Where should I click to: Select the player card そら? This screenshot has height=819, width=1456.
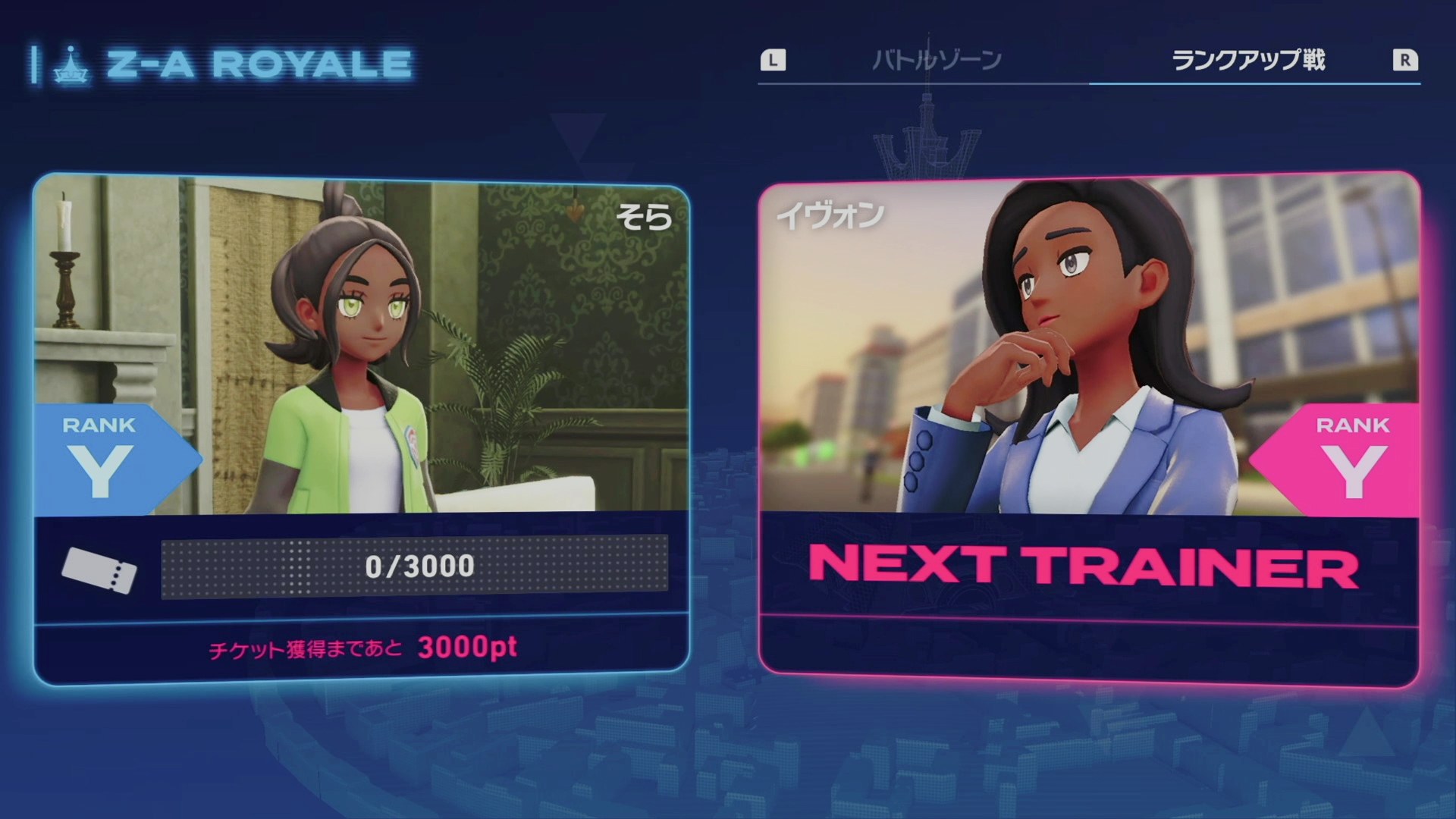tap(361, 428)
